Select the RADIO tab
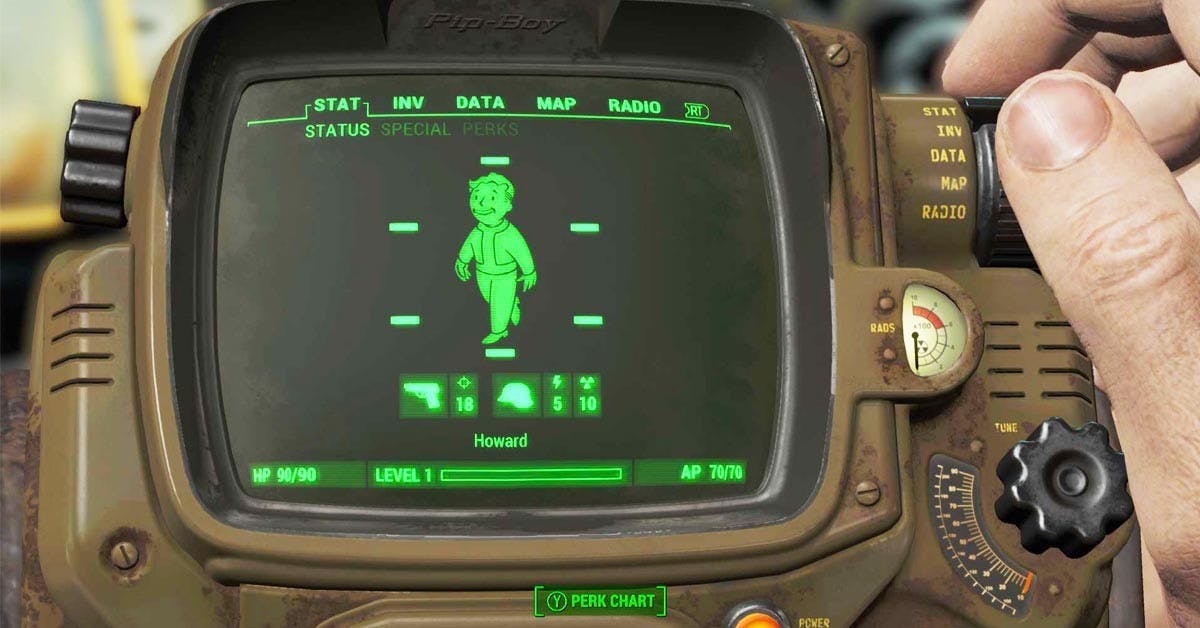 pos(634,106)
